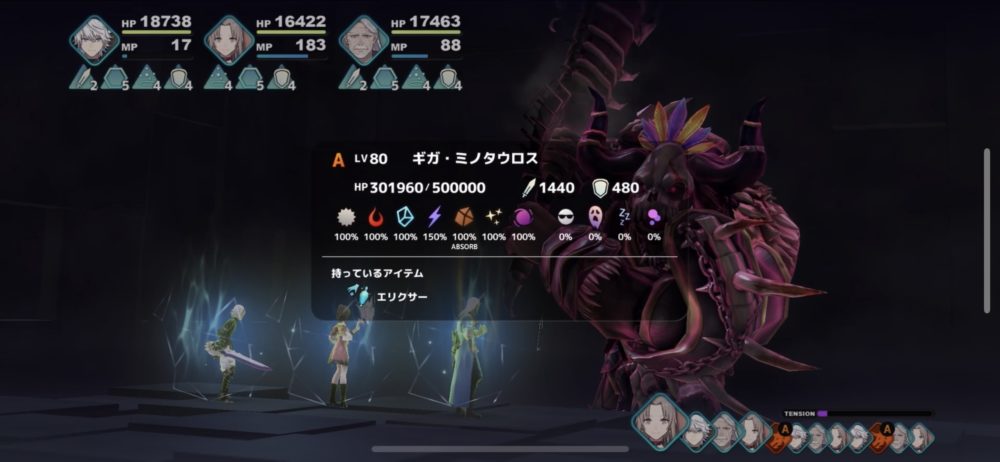Click the large current-turn portrait in turn order
Viewport: 1000px width, 462px height.
[x=657, y=427]
